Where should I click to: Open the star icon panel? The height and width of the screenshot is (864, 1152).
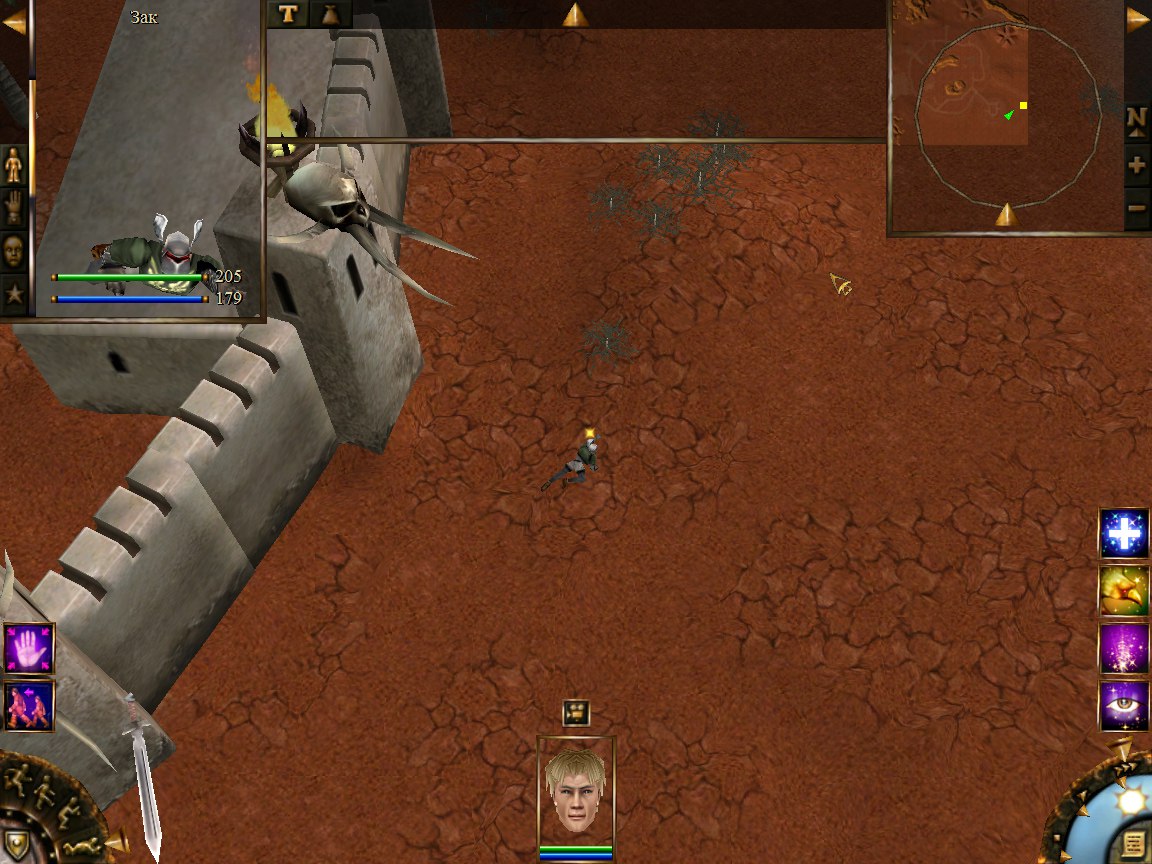(14, 294)
